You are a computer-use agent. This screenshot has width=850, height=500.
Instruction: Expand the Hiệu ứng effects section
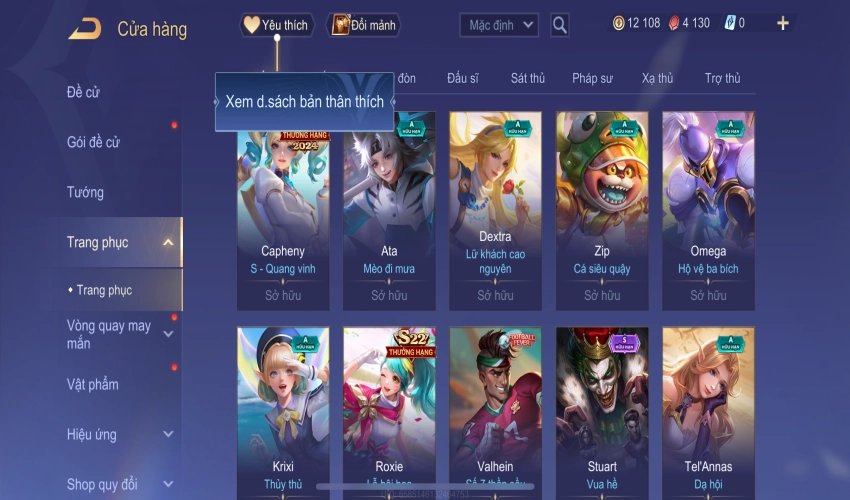pyautogui.click(x=168, y=435)
